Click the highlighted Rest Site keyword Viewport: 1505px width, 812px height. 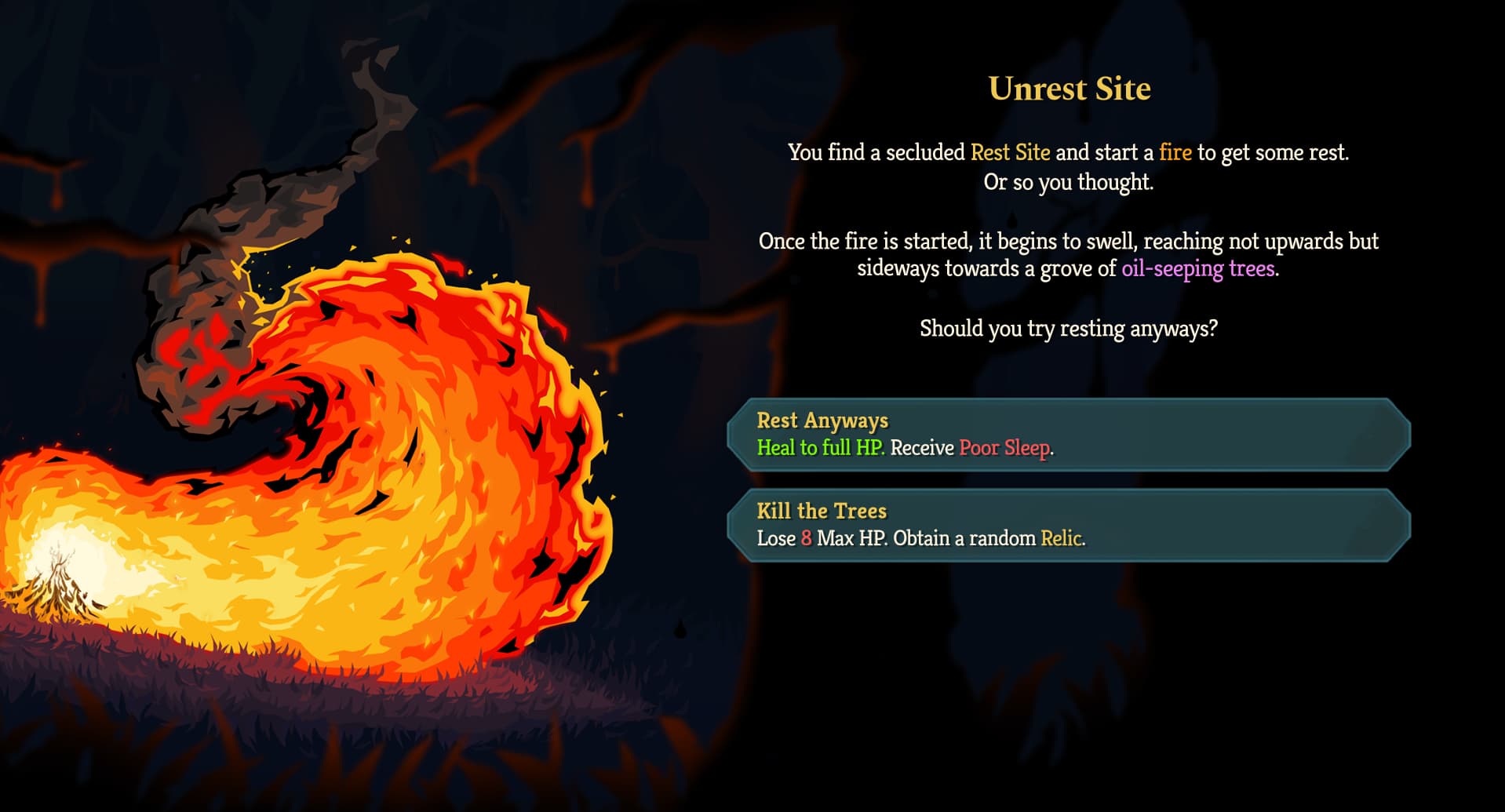(x=1008, y=153)
